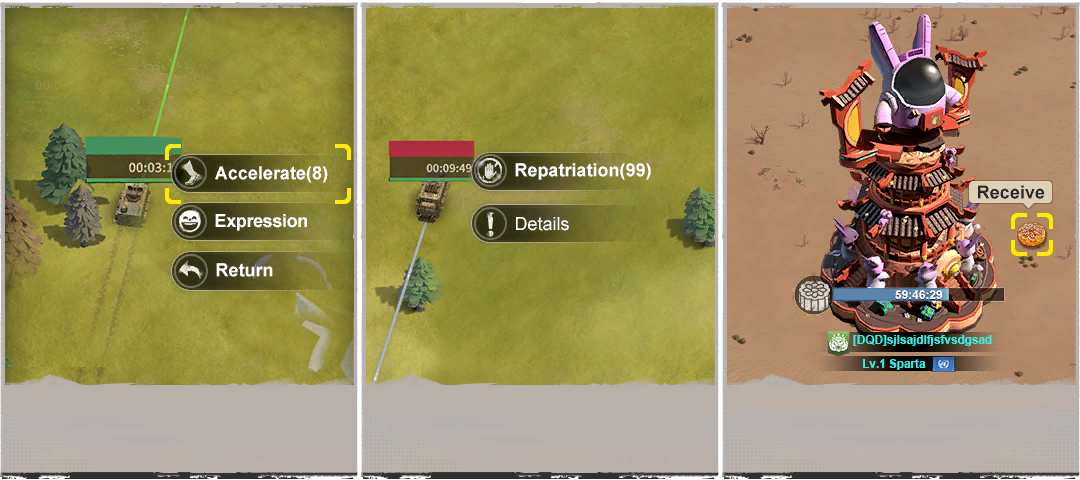1080x480 pixels.
Task: Use the Accelerate(8) march option
Action: (259, 173)
